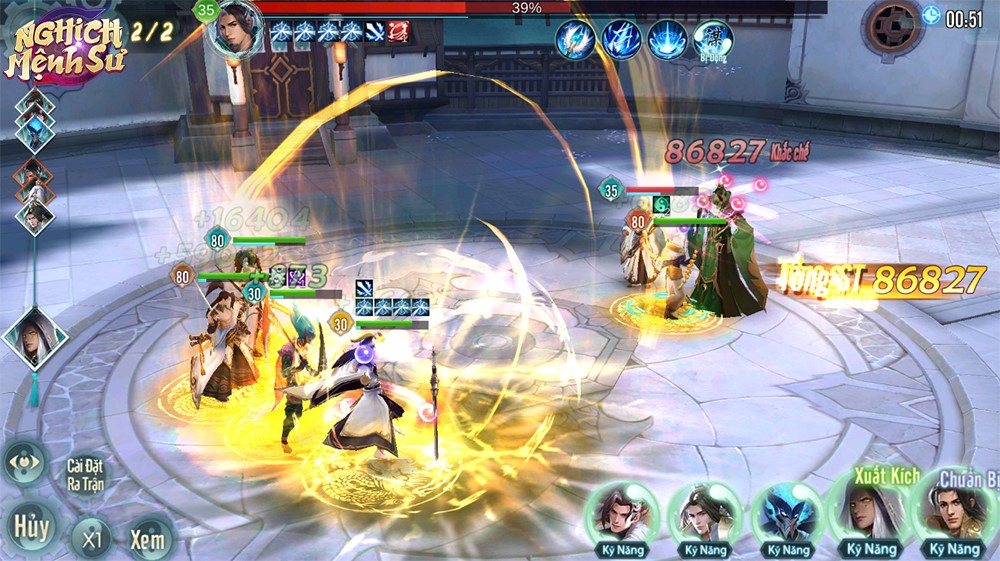Inspect the boss's red debuff status icon

pyautogui.click(x=399, y=32)
